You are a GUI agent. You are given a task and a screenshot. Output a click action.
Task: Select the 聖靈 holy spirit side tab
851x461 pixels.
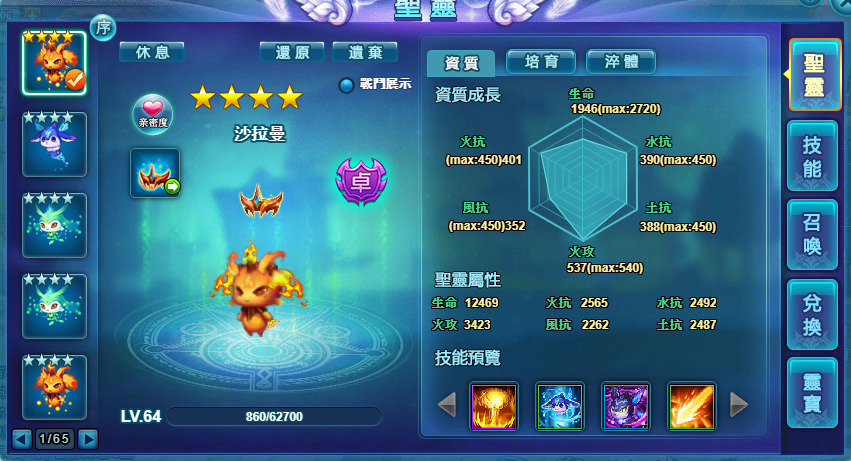pos(814,75)
